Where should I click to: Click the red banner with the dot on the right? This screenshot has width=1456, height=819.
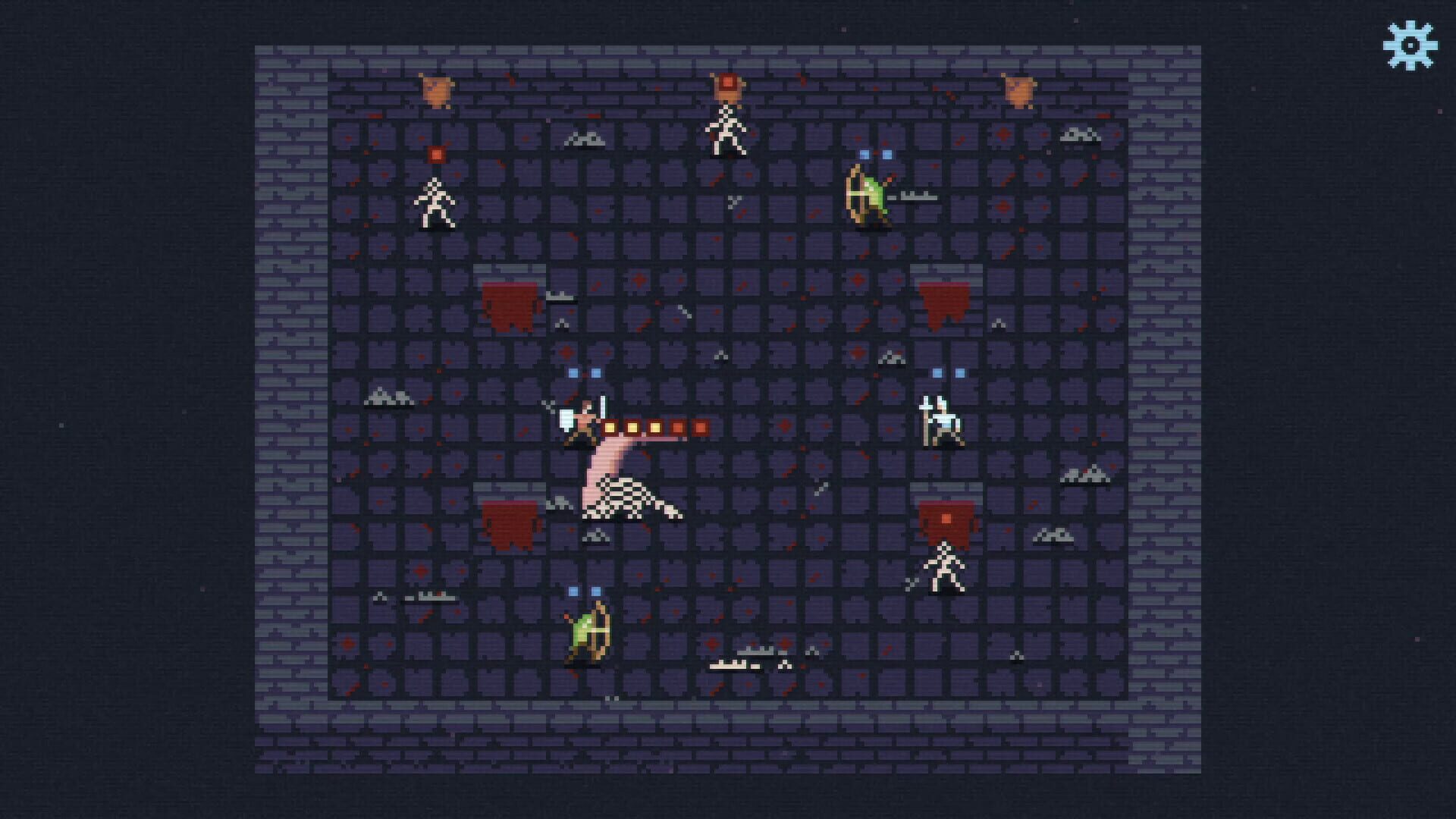[x=946, y=519]
